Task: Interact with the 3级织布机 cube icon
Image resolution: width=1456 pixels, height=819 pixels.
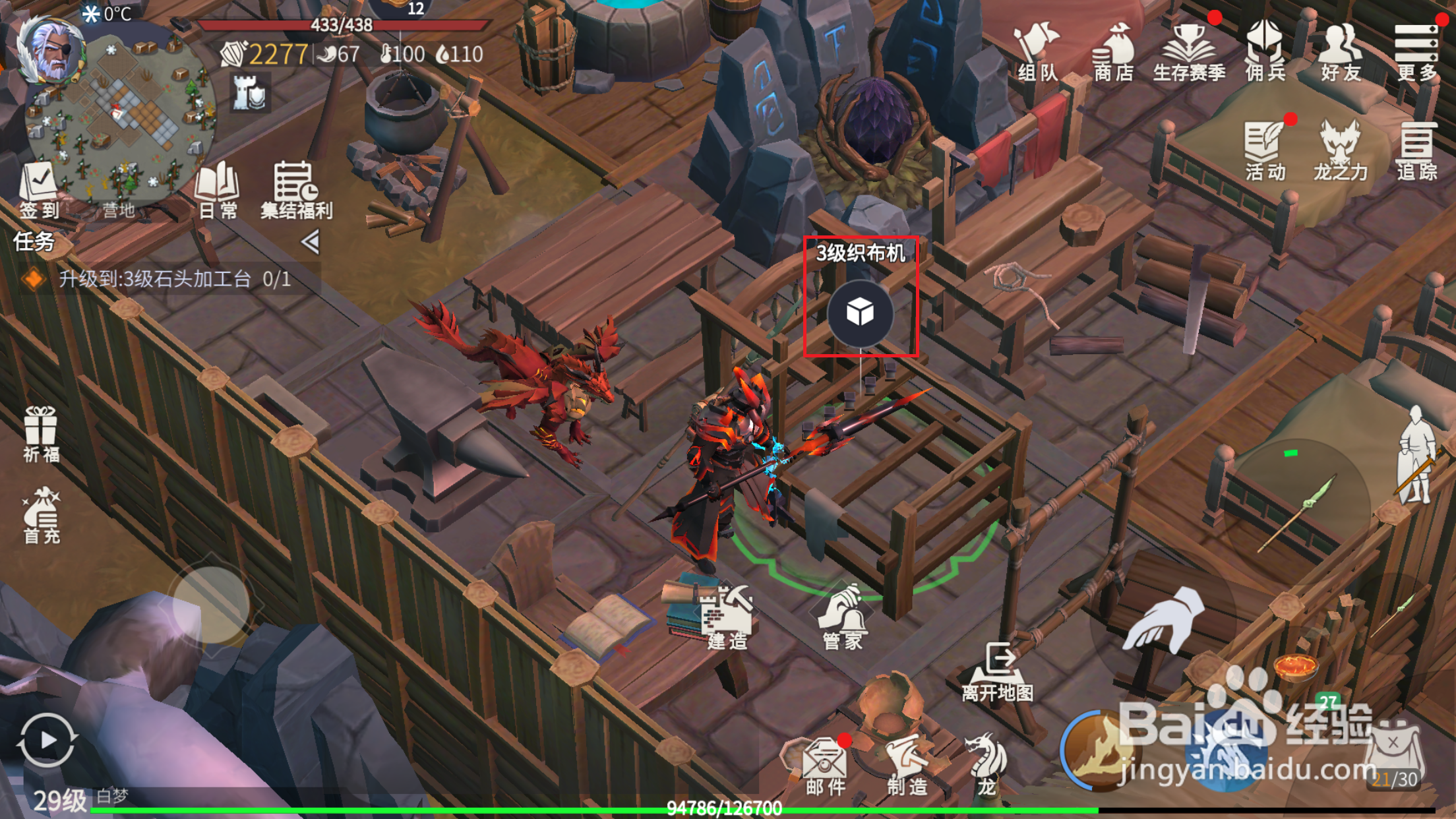Action: point(860,313)
